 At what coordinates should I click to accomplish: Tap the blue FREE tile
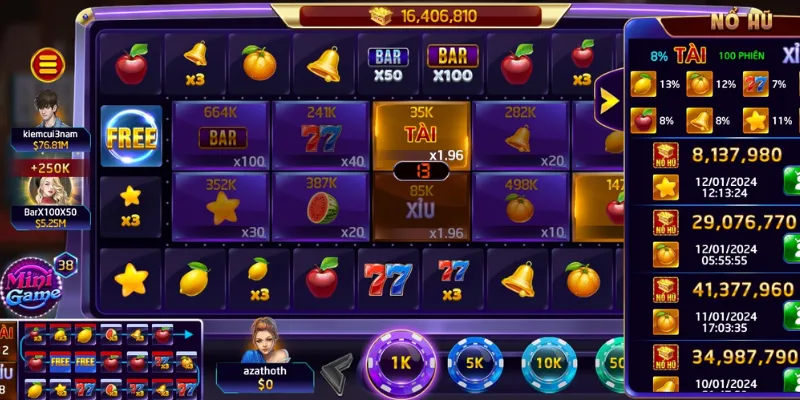[x=132, y=137]
